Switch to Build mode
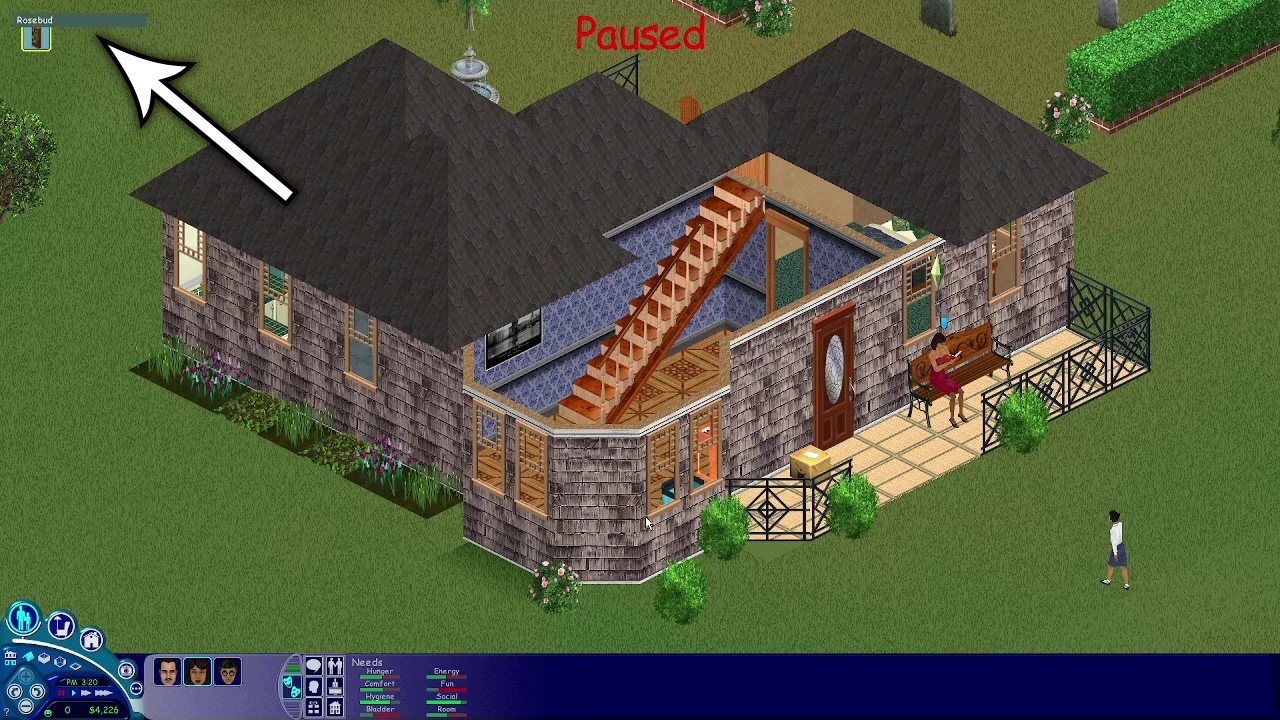Screen dimensions: 1280x720 pyautogui.click(x=90, y=640)
